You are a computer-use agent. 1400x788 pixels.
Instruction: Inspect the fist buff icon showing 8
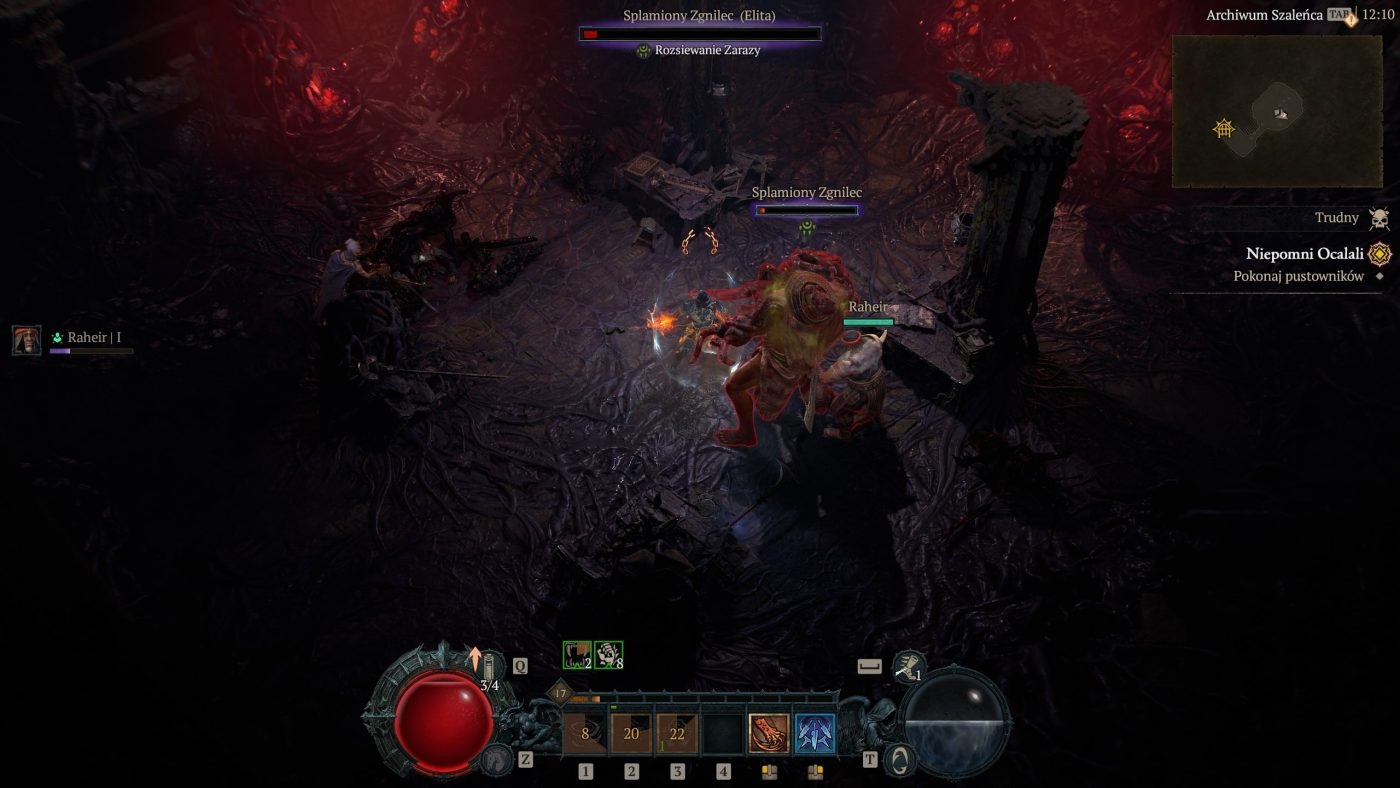pos(608,655)
